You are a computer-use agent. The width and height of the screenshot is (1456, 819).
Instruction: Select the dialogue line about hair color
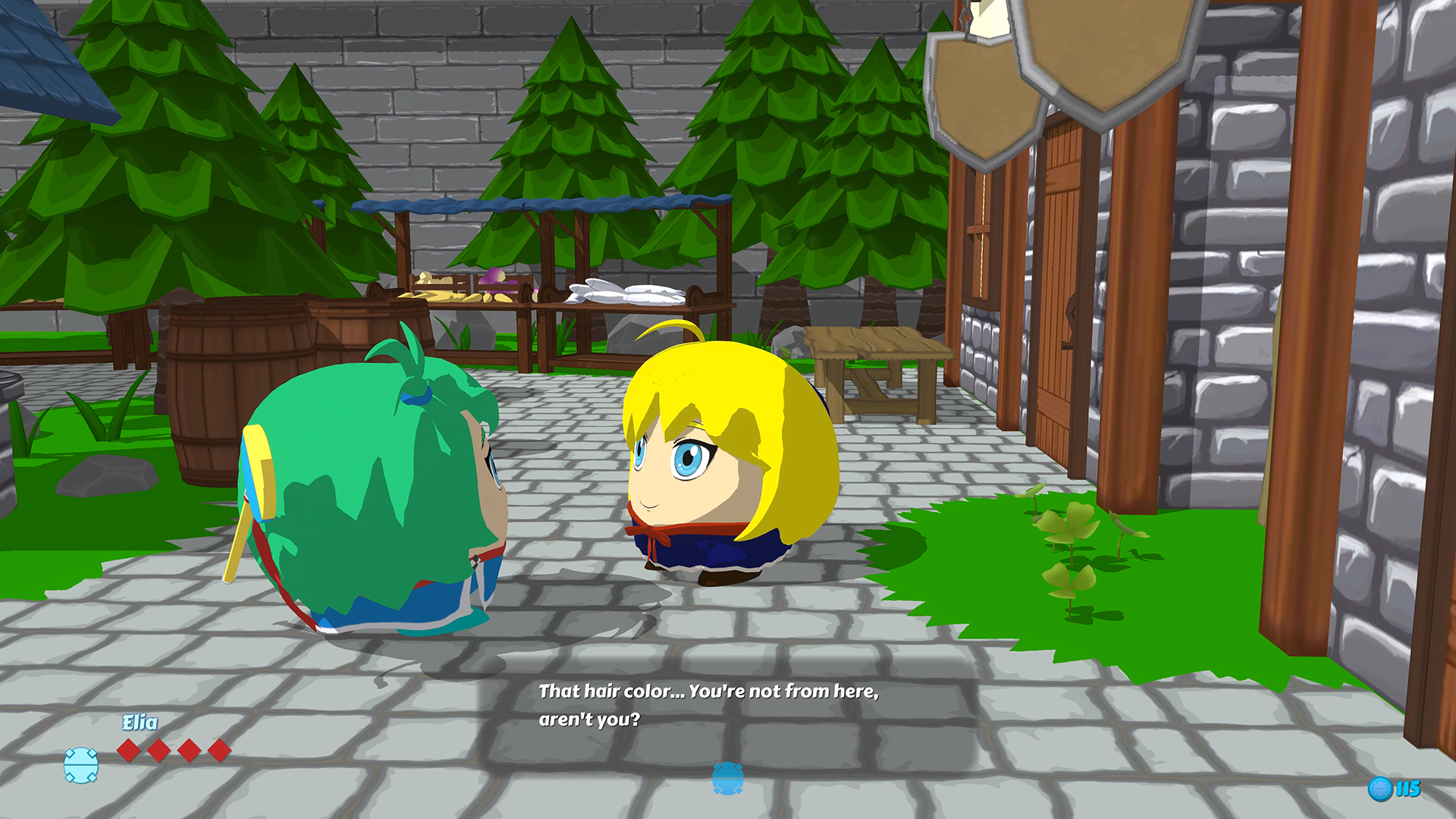click(x=709, y=691)
